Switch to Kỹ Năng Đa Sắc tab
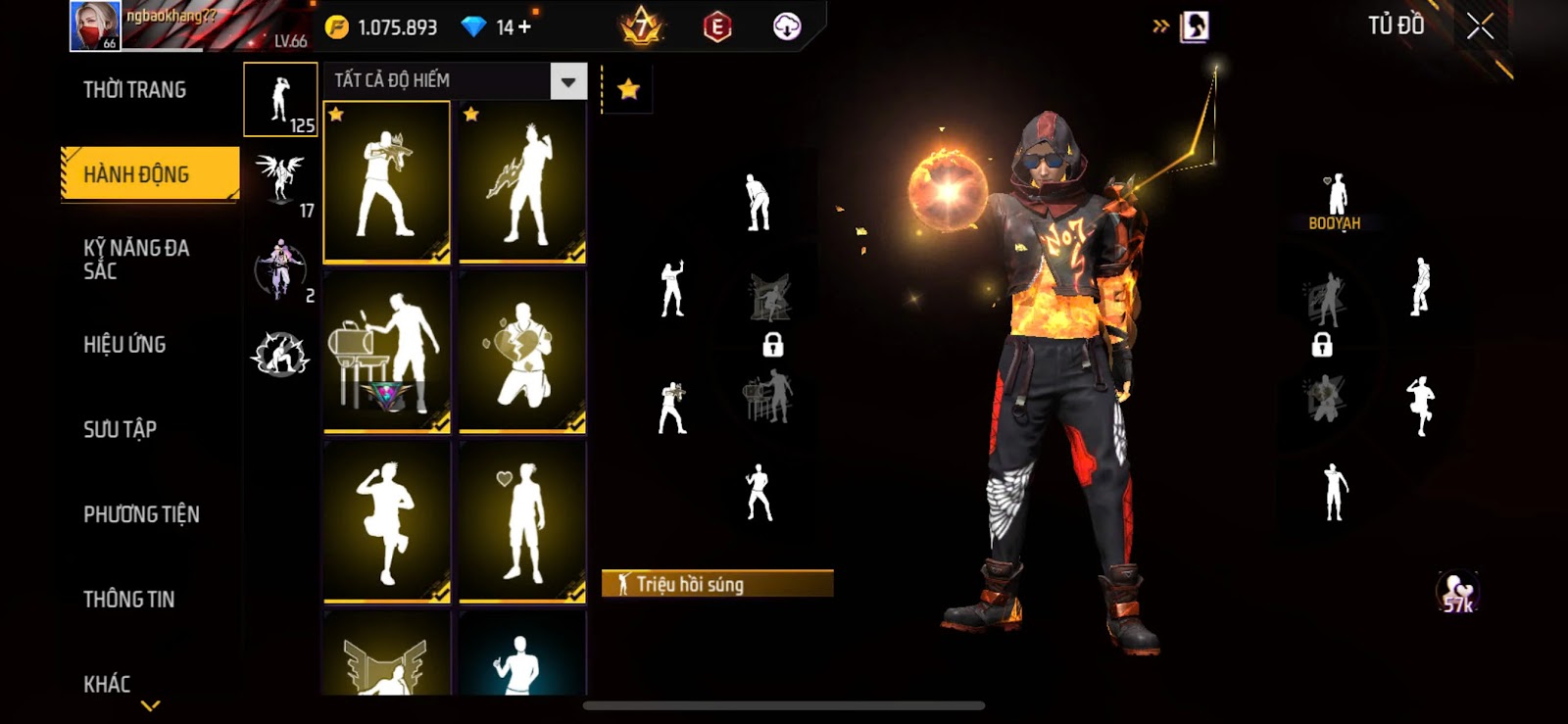The width and height of the screenshot is (1568, 724). click(x=137, y=260)
